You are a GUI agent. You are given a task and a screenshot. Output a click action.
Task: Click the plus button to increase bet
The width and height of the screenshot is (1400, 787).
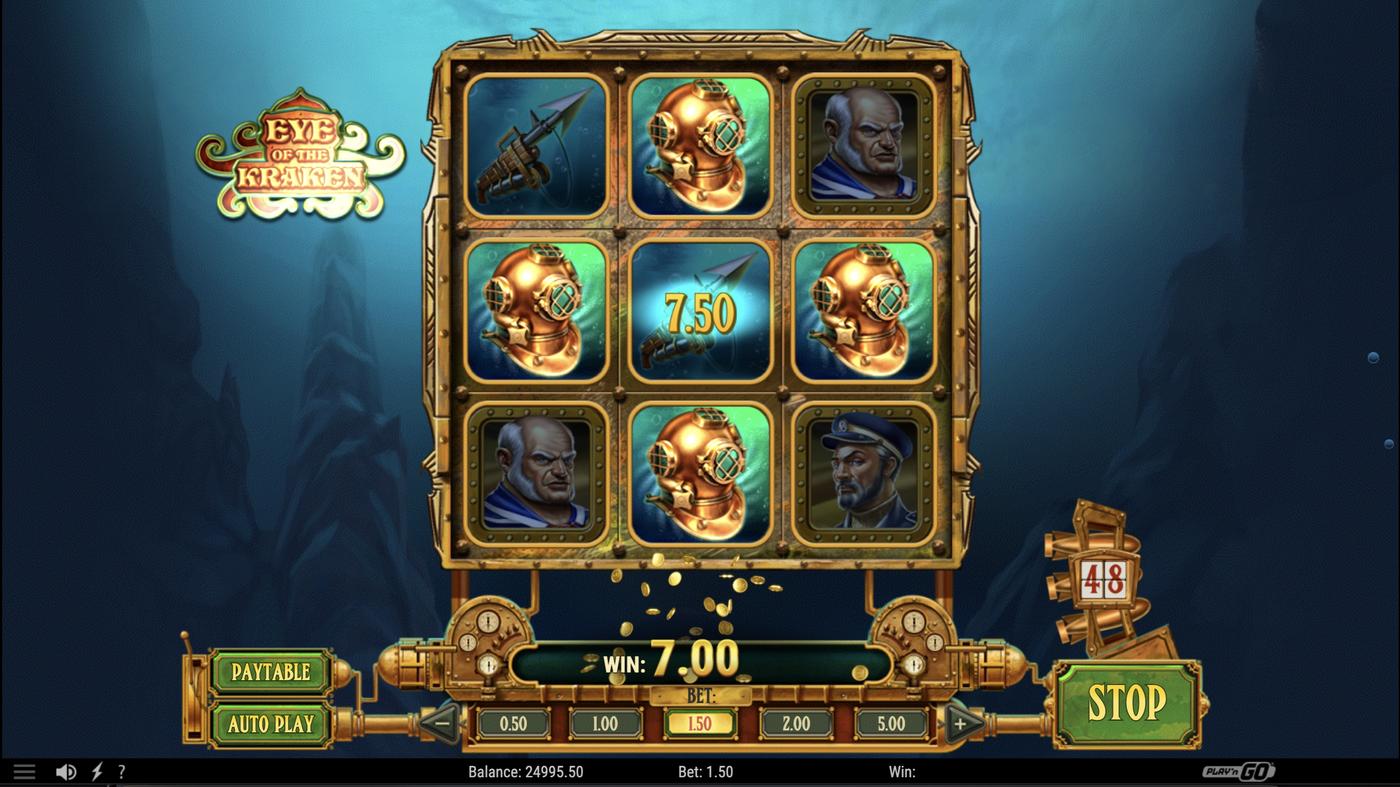coord(964,722)
